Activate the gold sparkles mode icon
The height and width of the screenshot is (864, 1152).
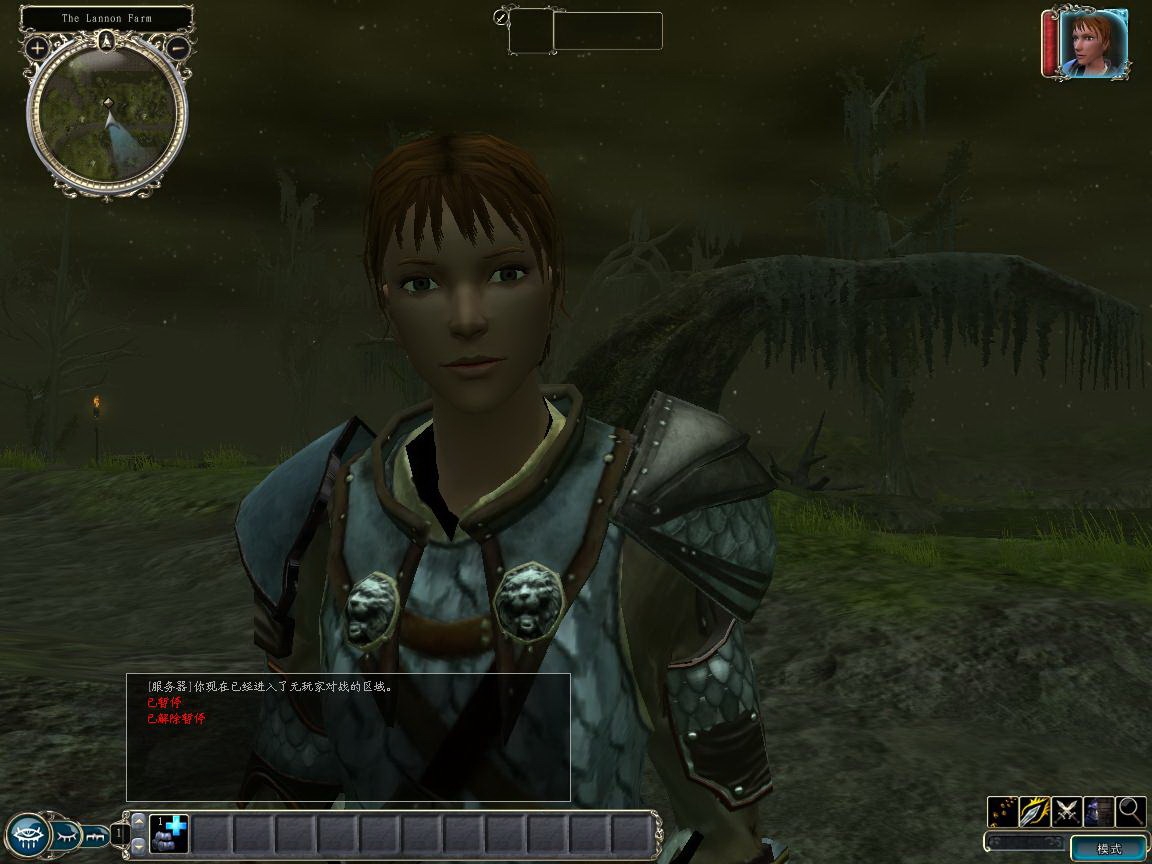[x=1003, y=811]
